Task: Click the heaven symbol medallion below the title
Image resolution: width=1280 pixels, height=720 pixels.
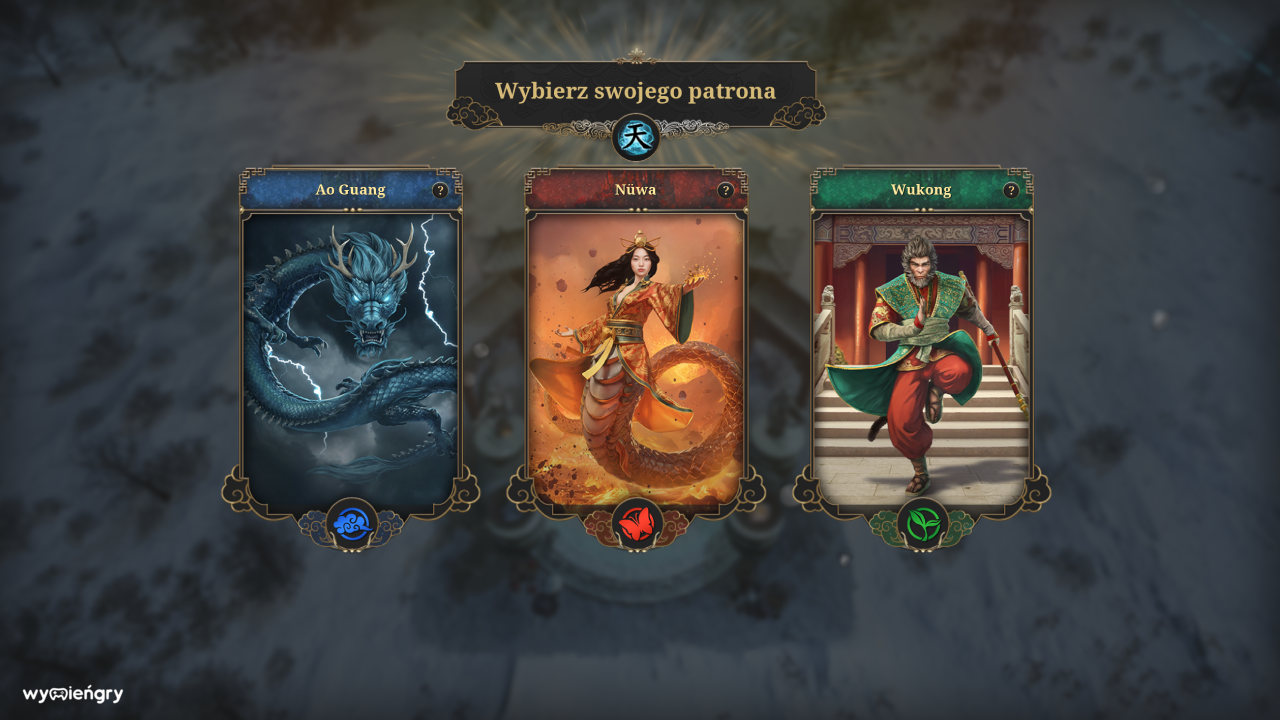Action: (x=637, y=137)
